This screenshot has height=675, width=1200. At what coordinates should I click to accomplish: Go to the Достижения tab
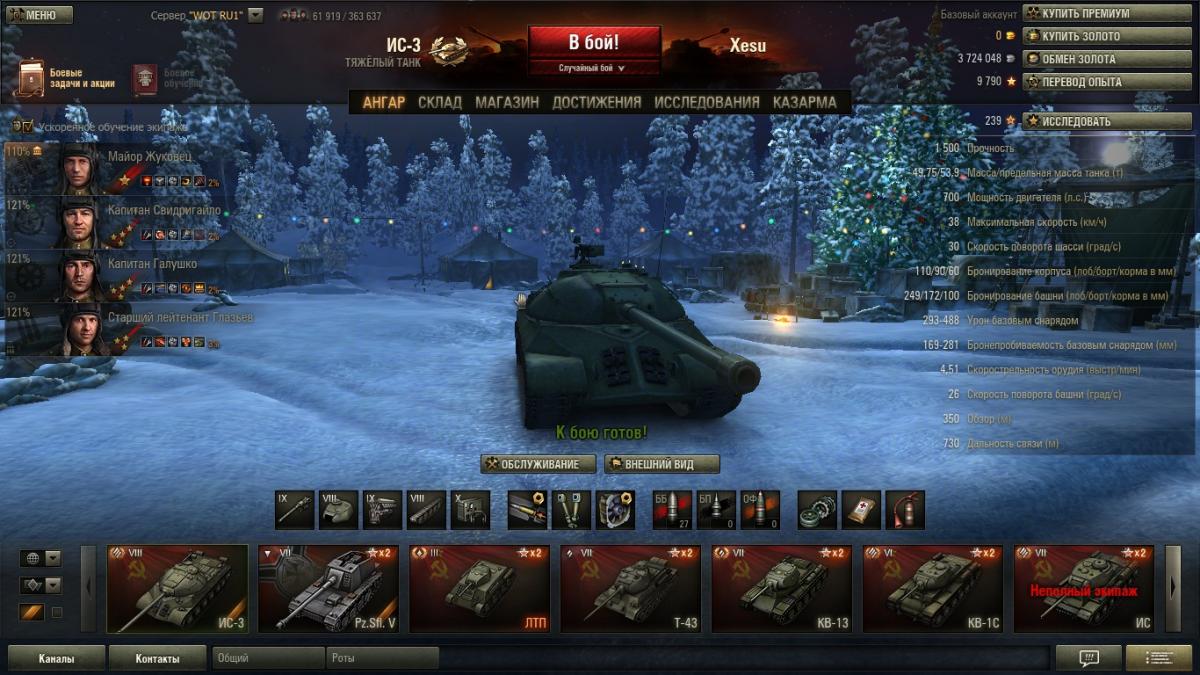pos(596,102)
